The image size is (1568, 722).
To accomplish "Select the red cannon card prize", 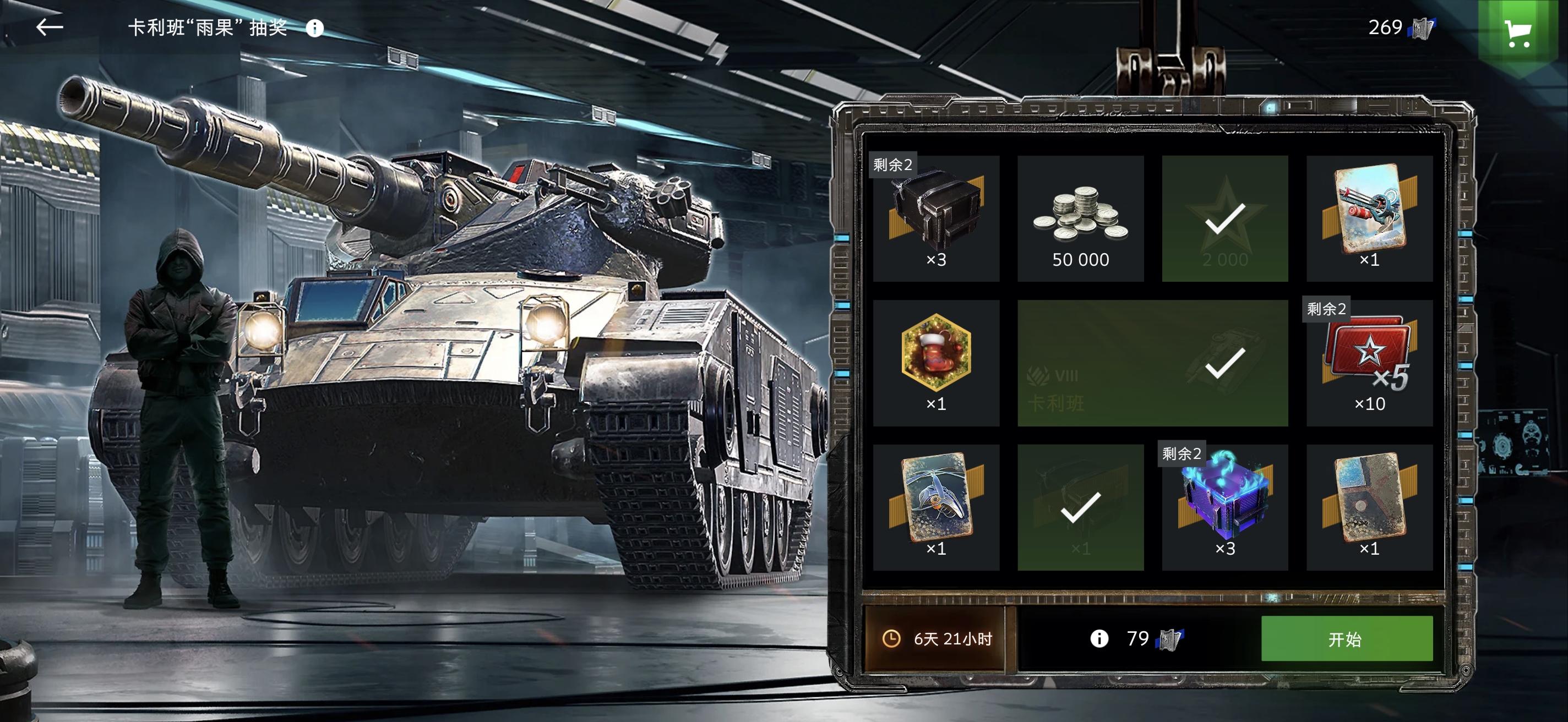I will click(1369, 218).
